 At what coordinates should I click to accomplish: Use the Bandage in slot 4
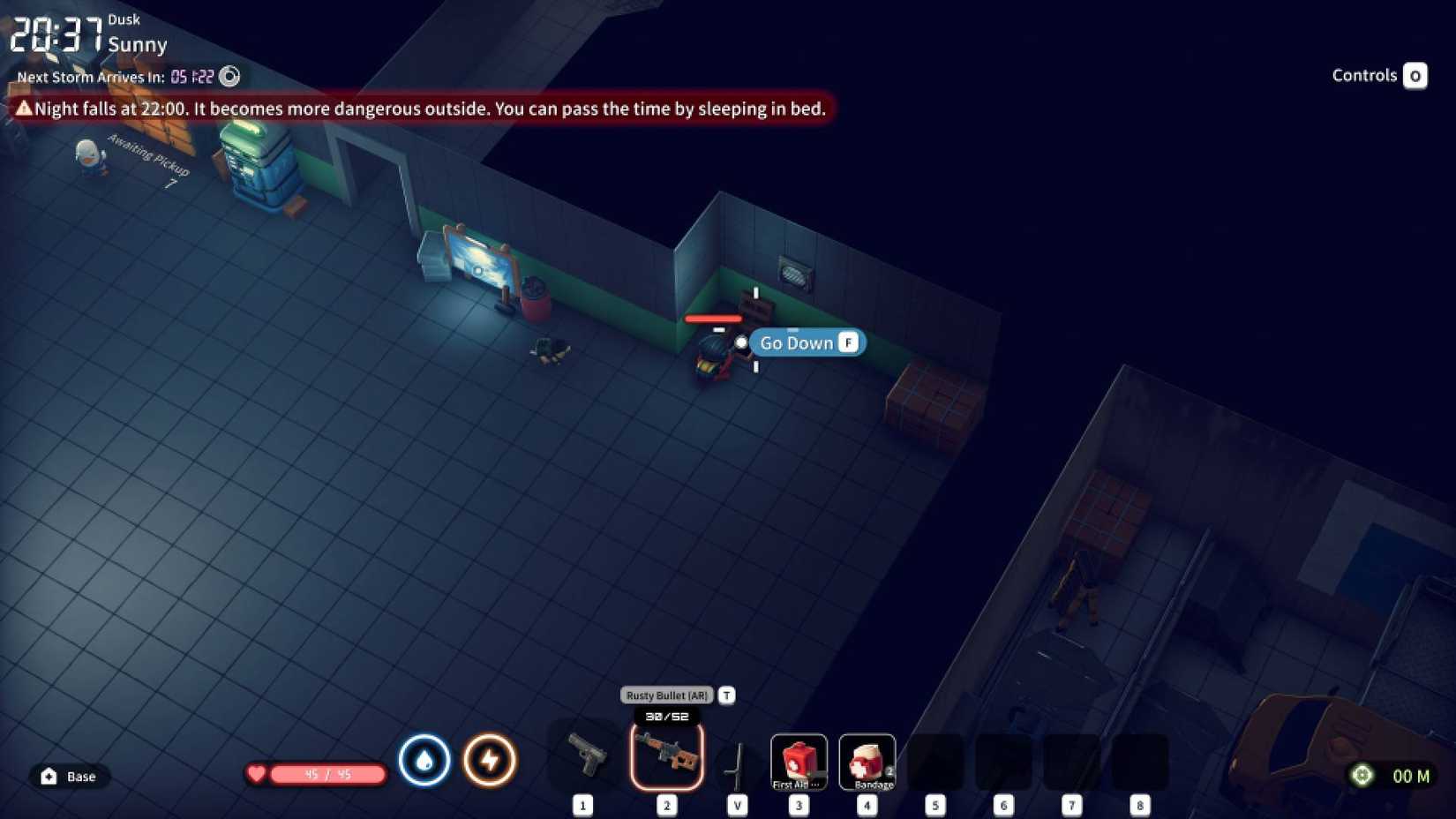point(867,761)
